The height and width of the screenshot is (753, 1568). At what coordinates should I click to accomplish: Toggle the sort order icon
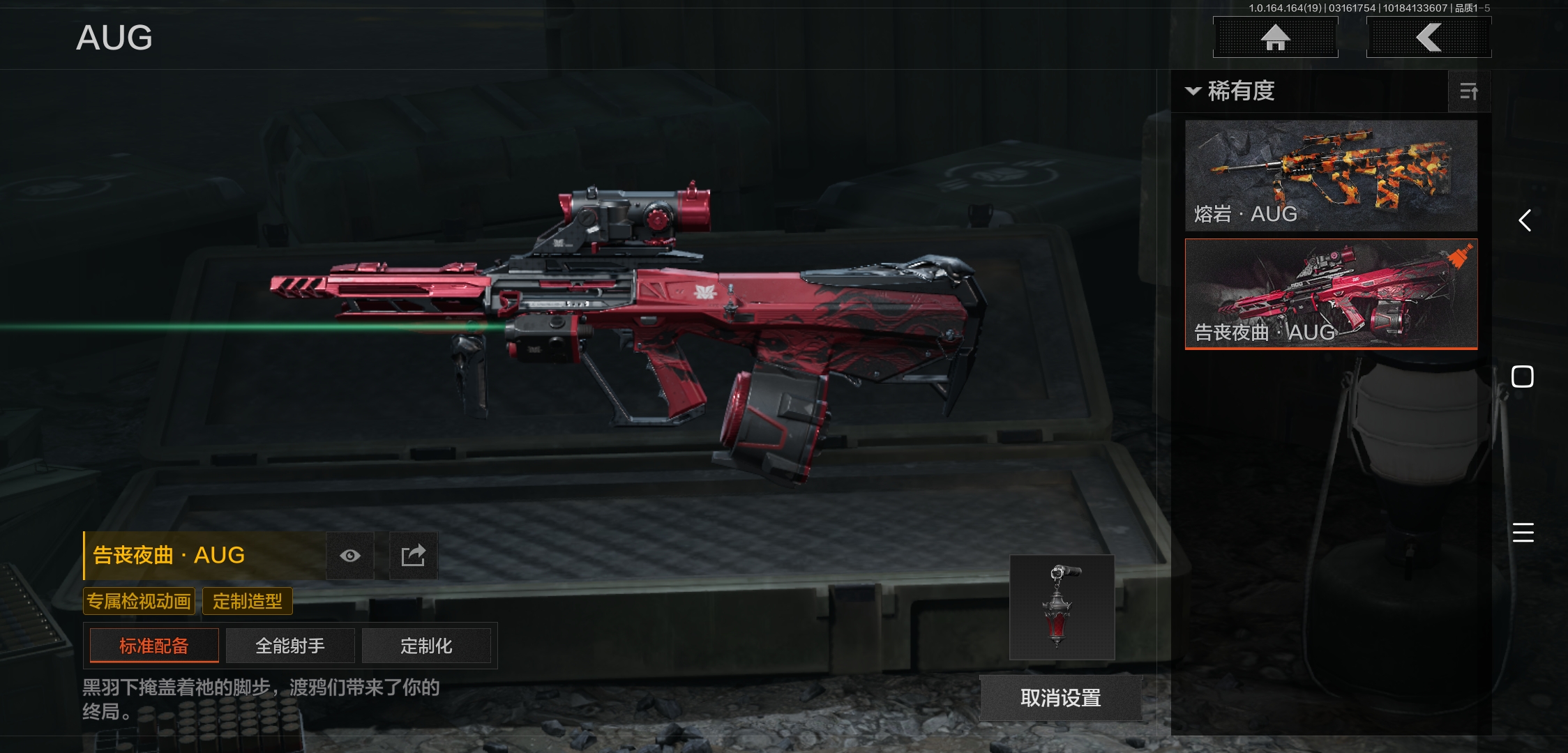(1468, 91)
